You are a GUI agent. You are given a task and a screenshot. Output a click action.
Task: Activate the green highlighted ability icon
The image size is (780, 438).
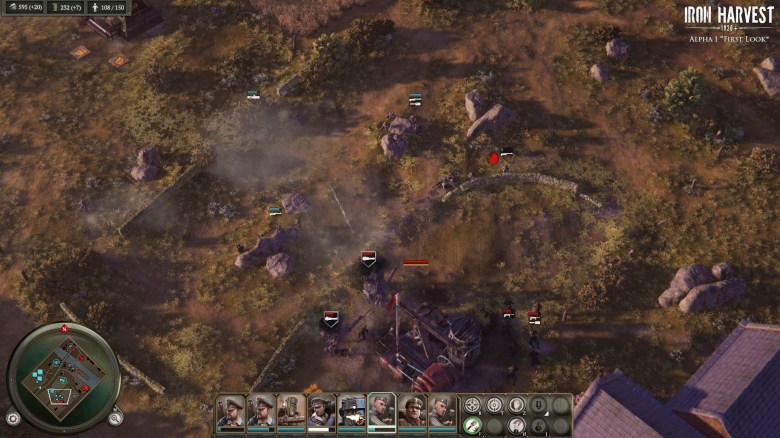click(x=473, y=425)
